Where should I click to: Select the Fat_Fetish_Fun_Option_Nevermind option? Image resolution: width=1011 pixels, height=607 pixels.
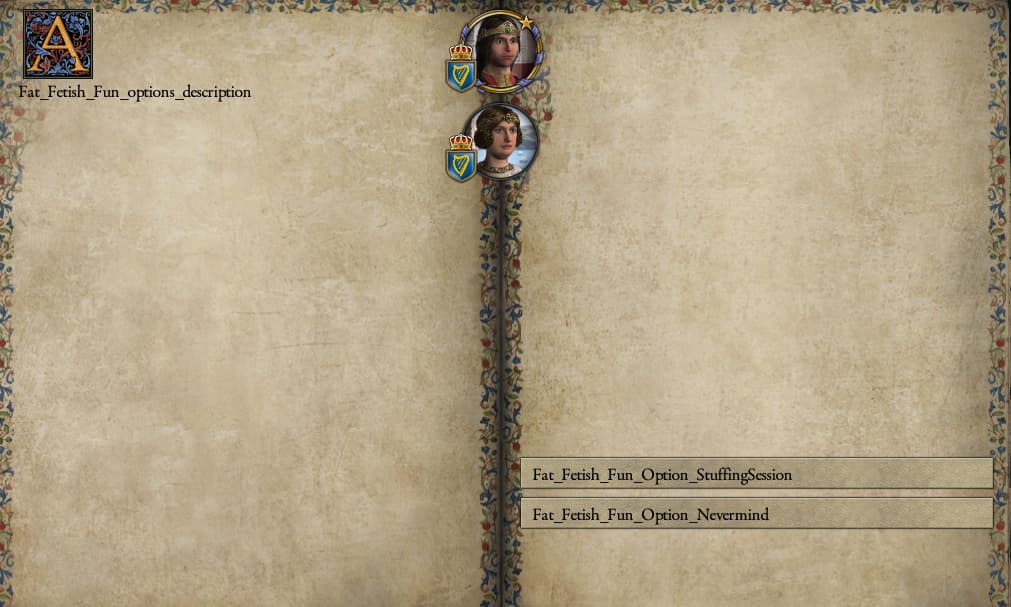coord(756,514)
